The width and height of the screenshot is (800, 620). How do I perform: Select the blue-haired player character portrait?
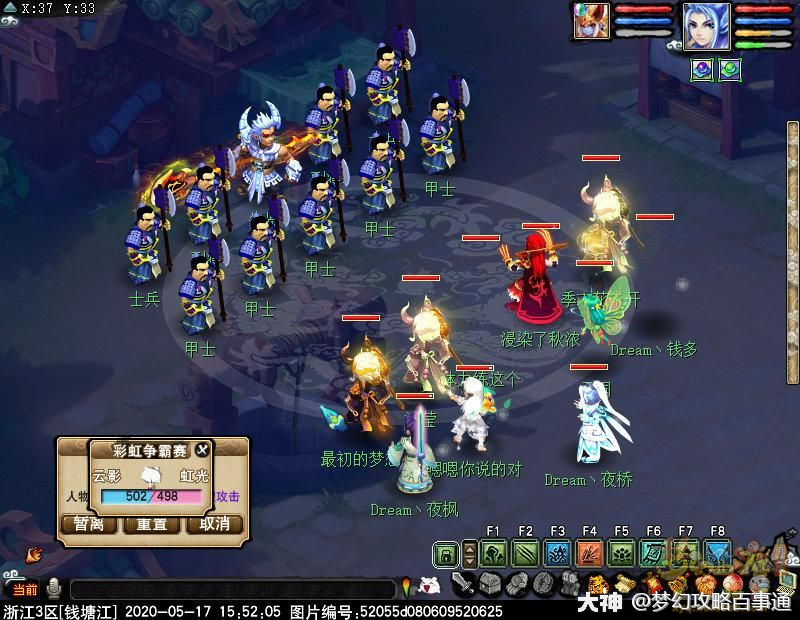click(706, 25)
